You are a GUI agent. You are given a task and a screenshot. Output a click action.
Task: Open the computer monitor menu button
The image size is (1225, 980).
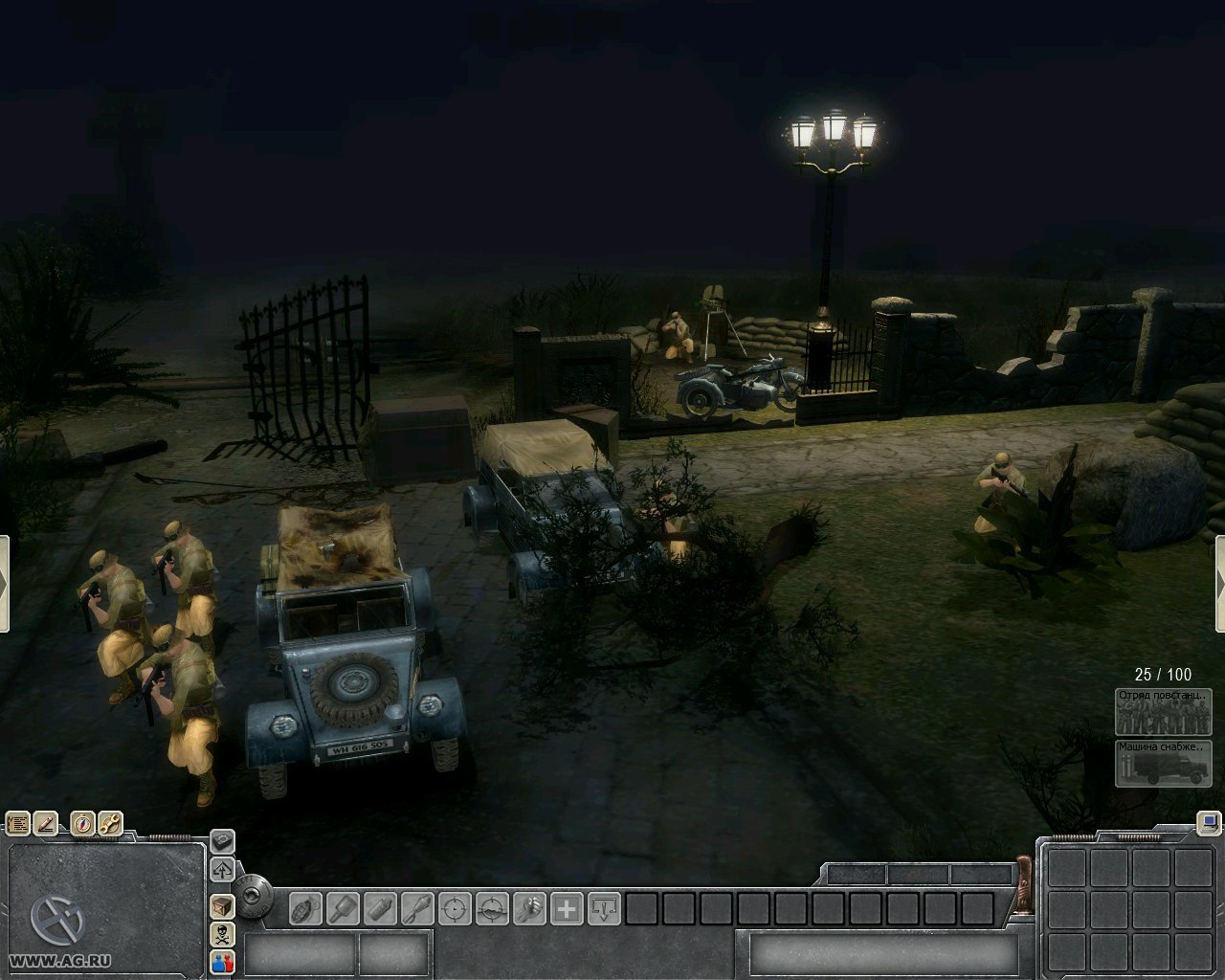tap(1209, 822)
